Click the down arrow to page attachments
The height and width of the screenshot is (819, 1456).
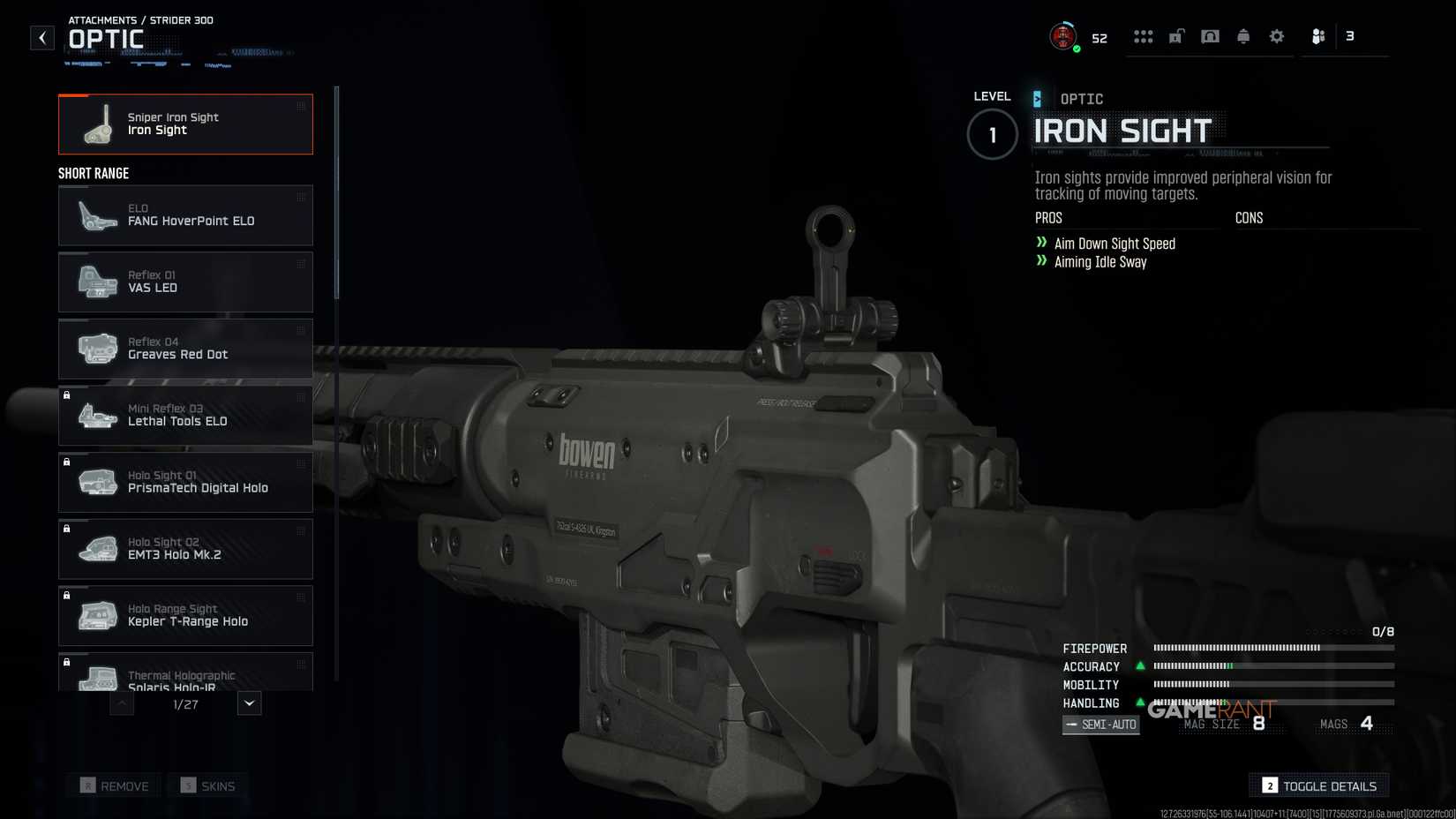248,703
